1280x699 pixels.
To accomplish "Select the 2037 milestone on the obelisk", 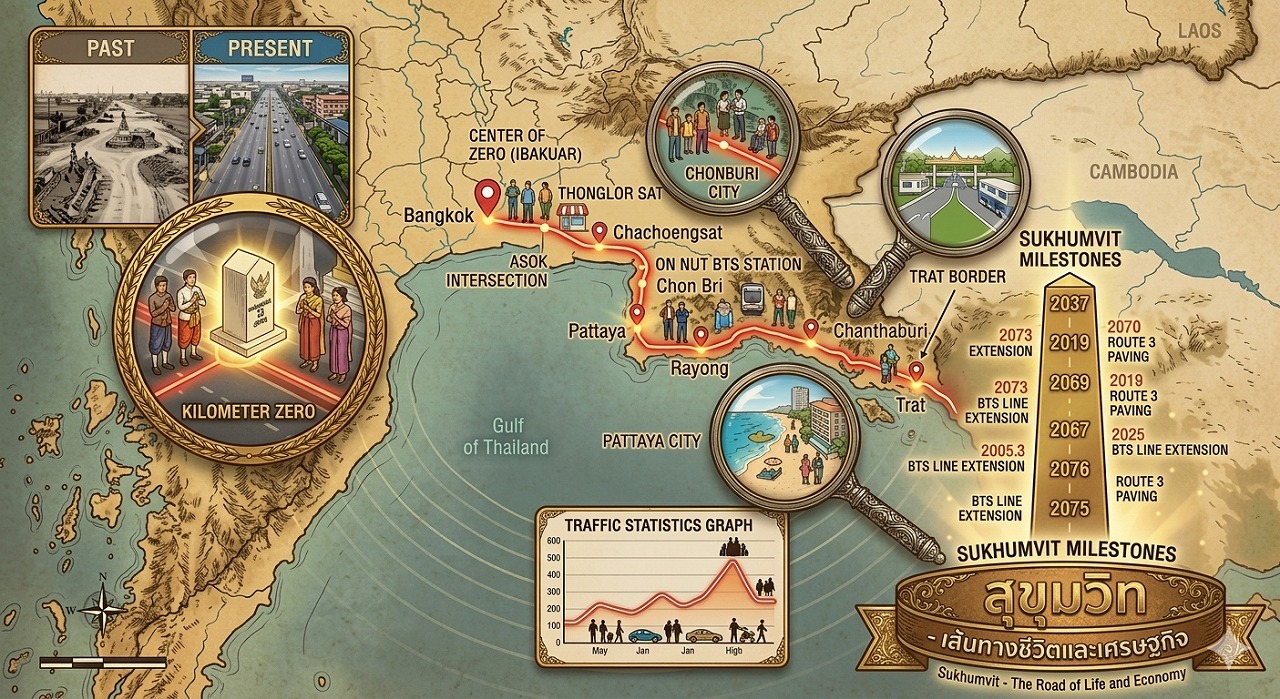I will click(x=1069, y=301).
